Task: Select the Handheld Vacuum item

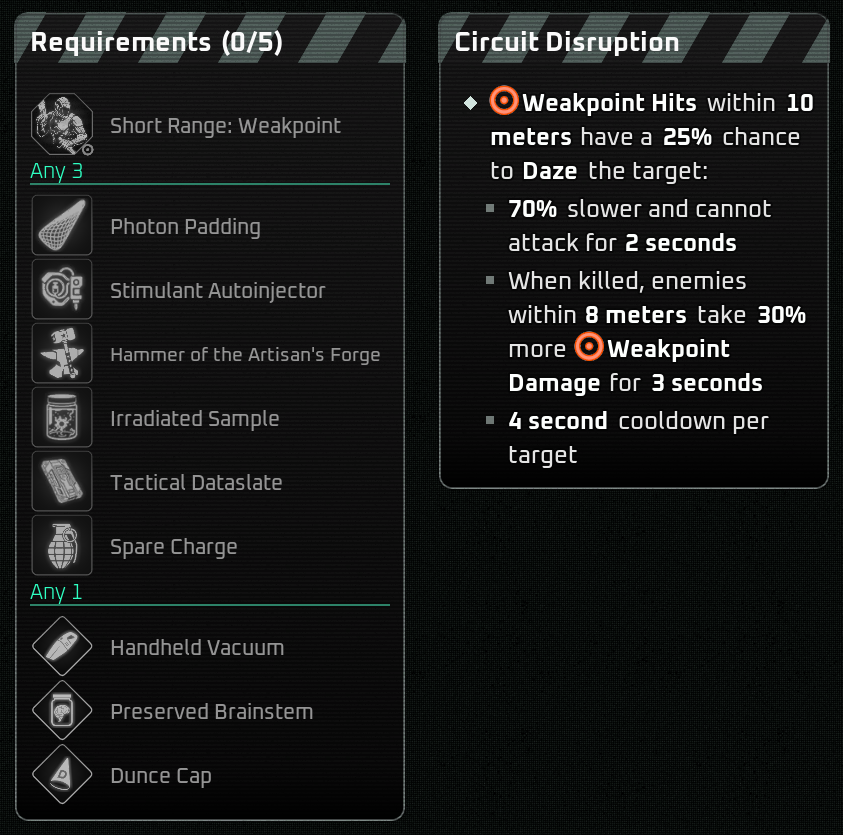Action: coord(62,647)
